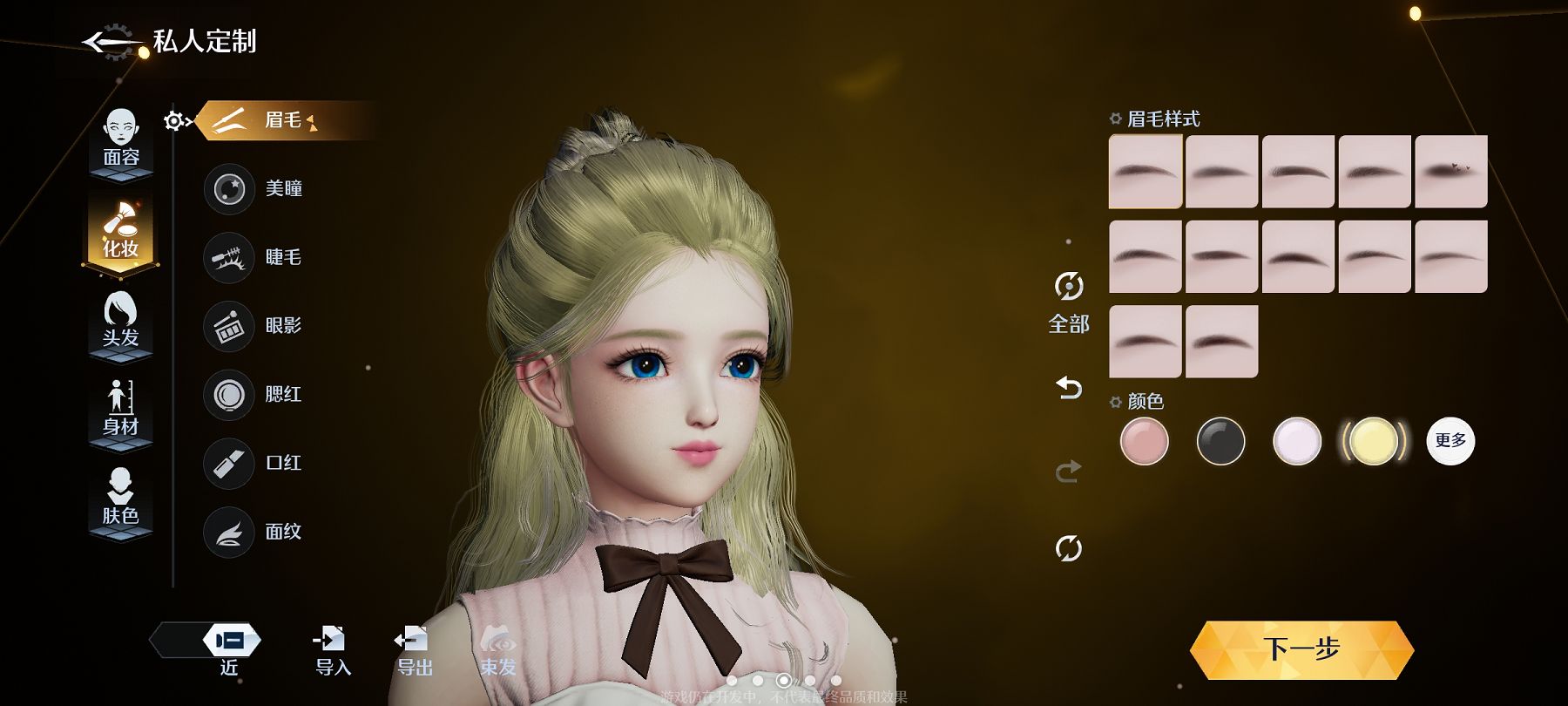Screen dimensions: 1568x706
Task: Open 更多 for more colors
Action: (1450, 441)
